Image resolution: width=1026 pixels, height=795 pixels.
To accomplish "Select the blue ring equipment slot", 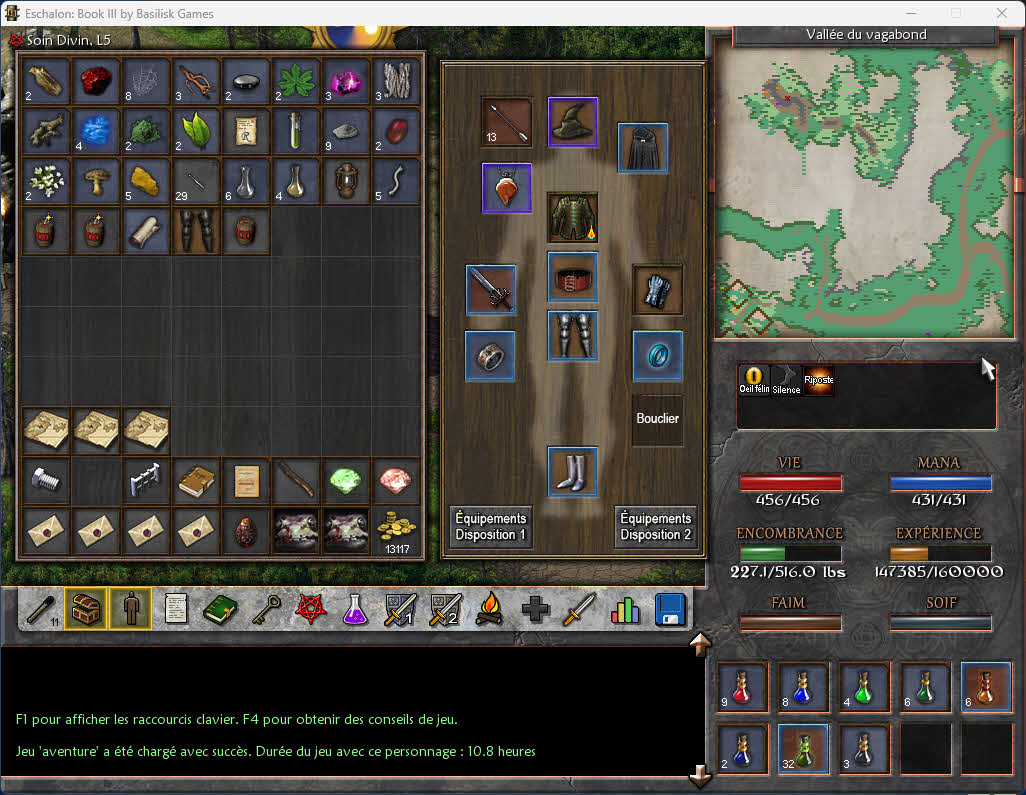I will 658,356.
